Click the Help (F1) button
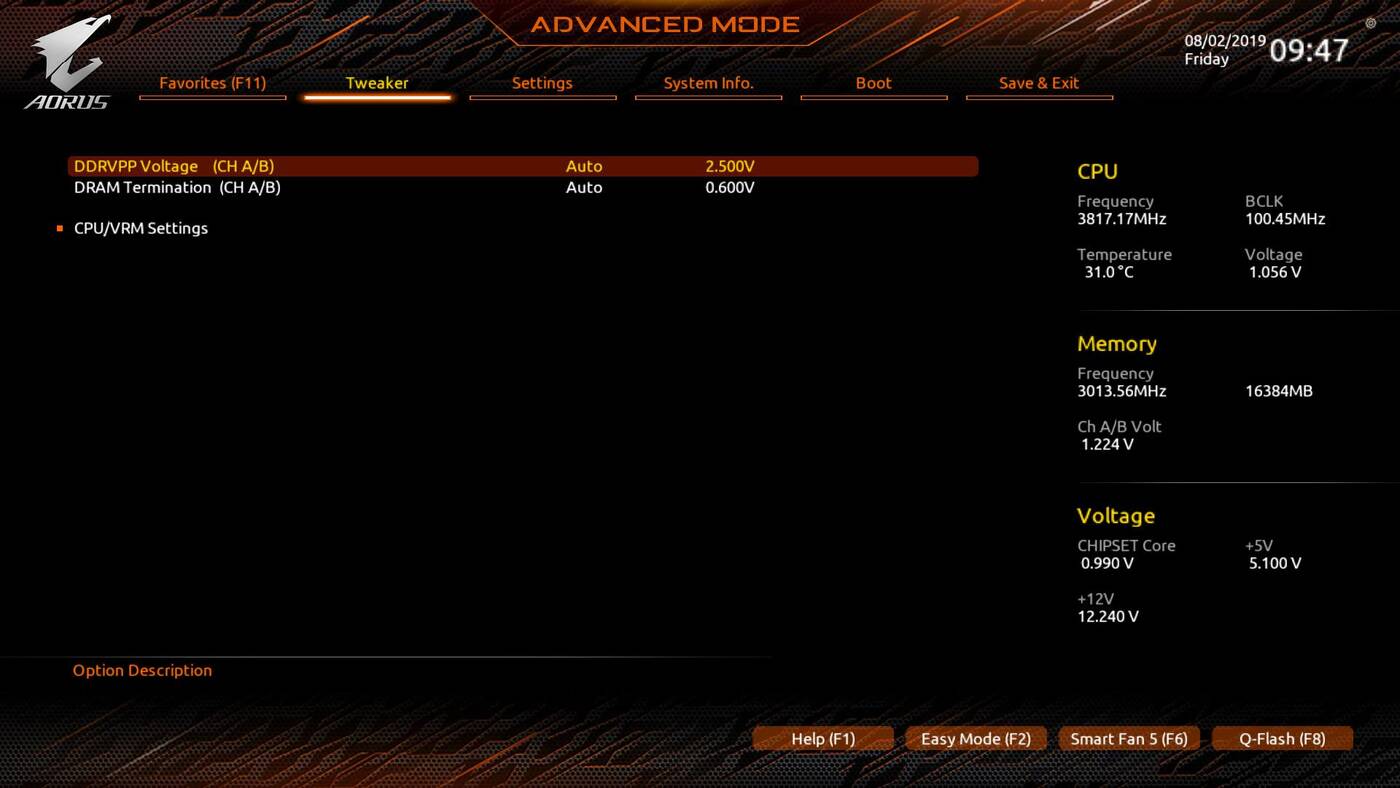Image resolution: width=1400 pixels, height=788 pixels. [823, 739]
